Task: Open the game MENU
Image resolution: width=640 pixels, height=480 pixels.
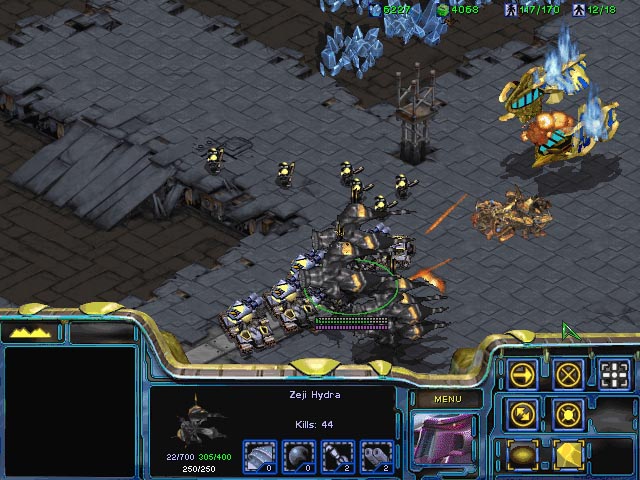Action: [x=446, y=399]
